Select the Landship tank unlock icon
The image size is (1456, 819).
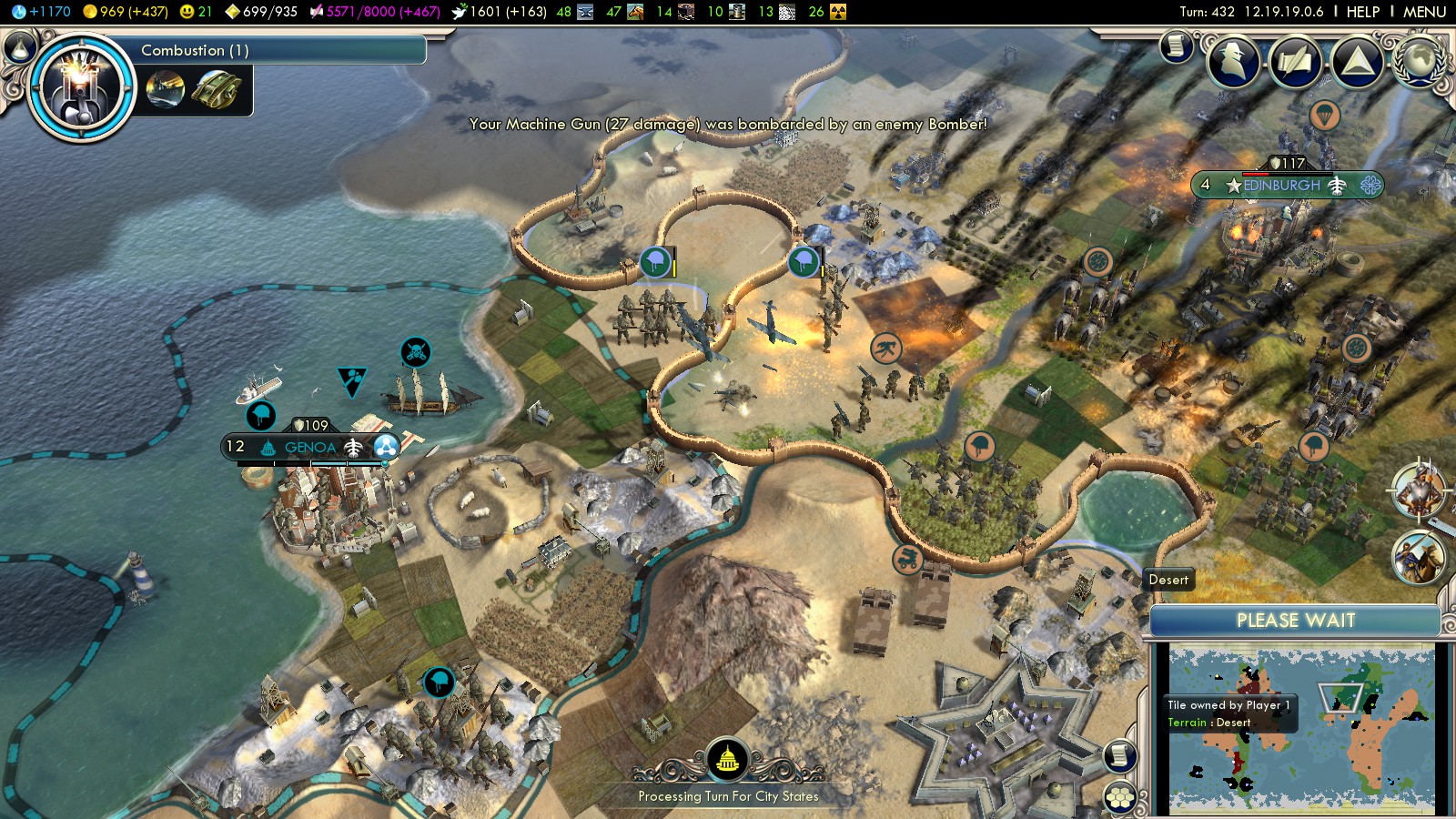(x=216, y=90)
